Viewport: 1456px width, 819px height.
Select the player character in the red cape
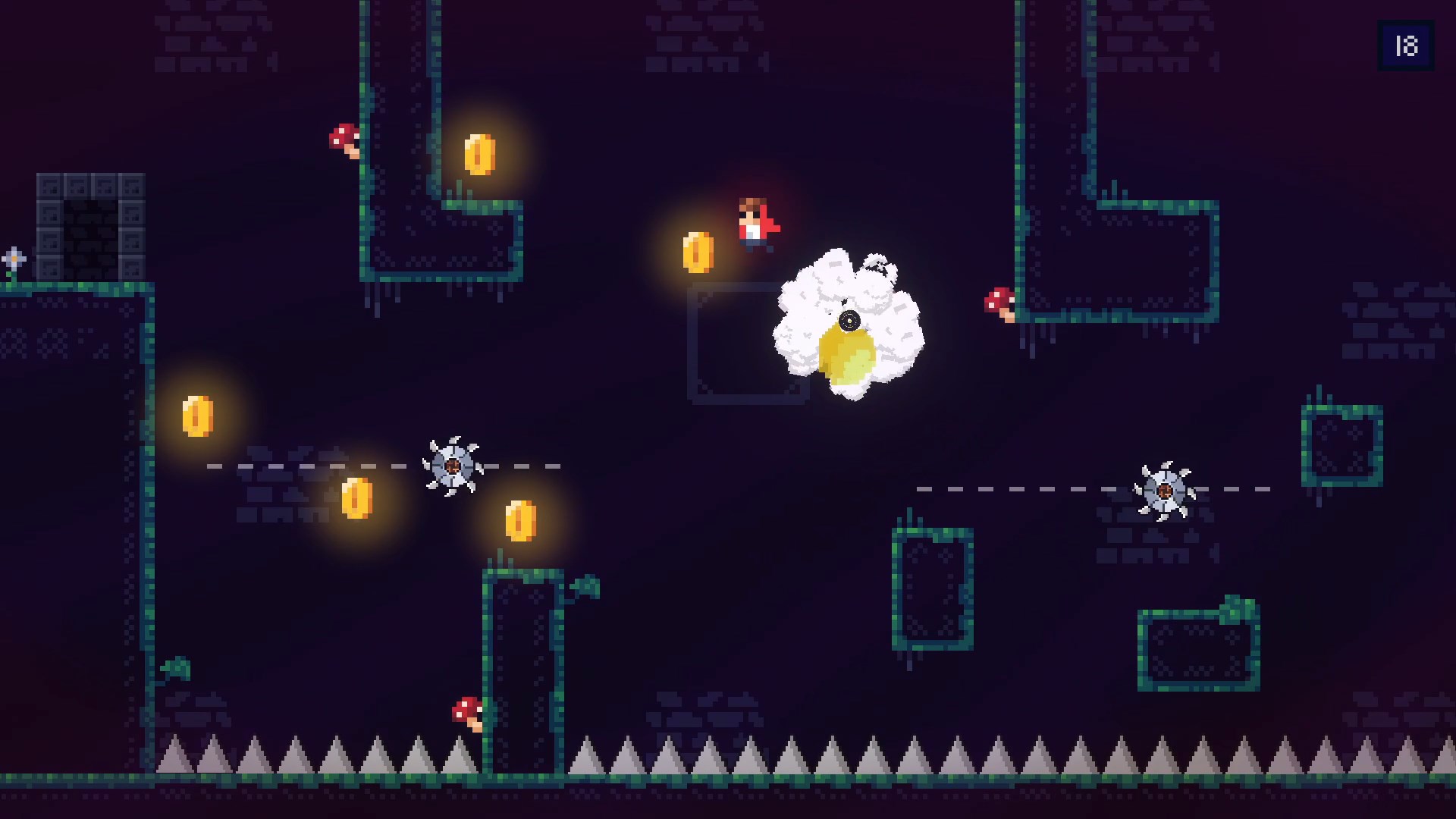click(754, 222)
